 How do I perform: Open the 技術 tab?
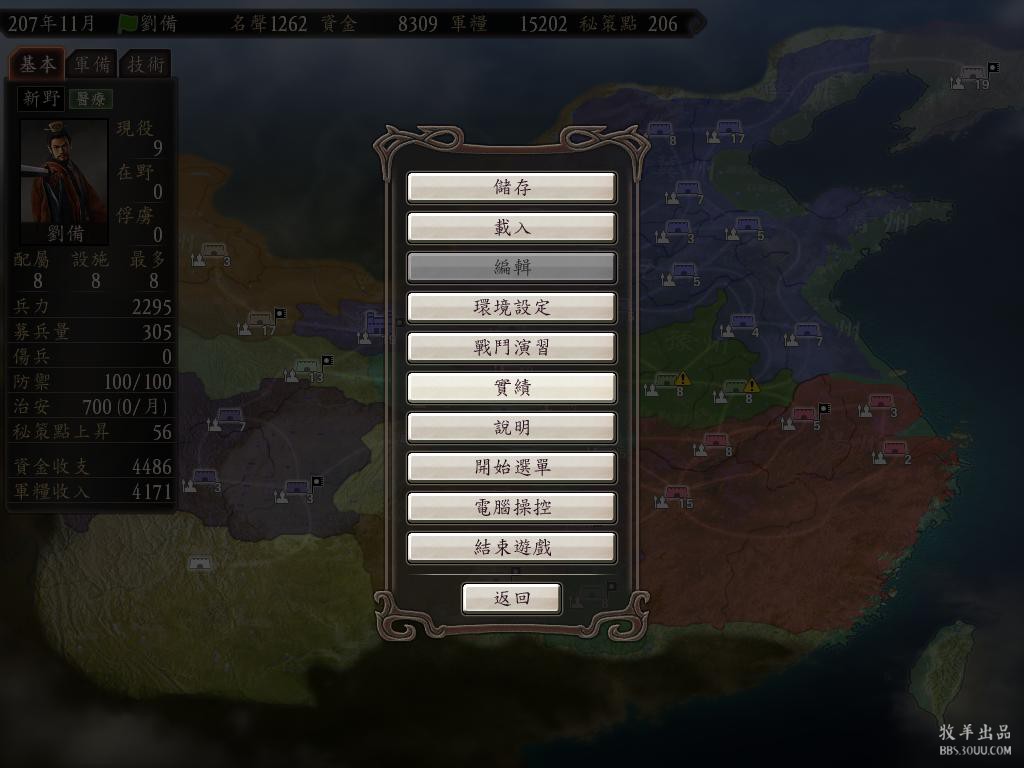(146, 65)
